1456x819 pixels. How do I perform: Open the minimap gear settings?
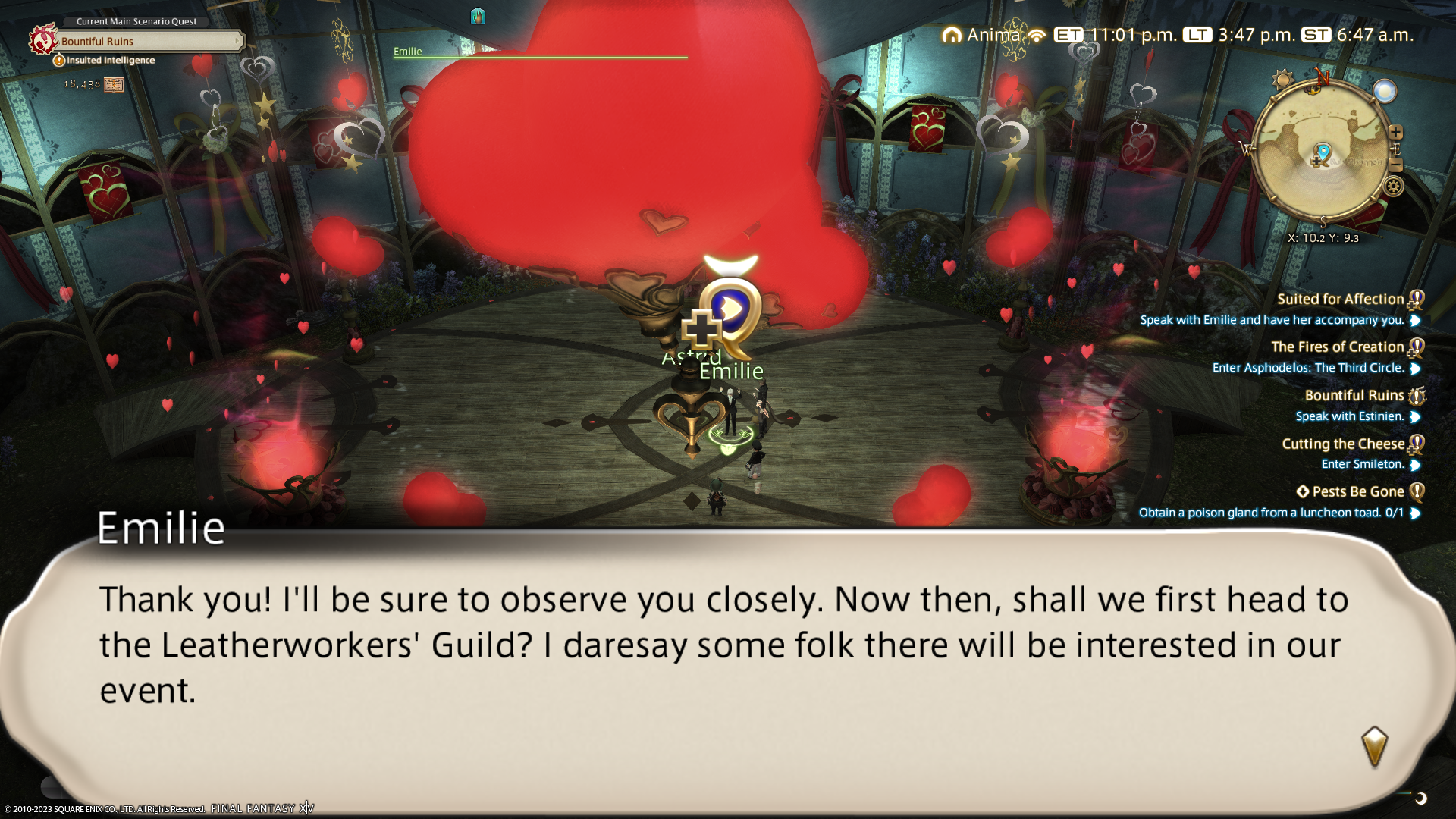pos(1394,187)
